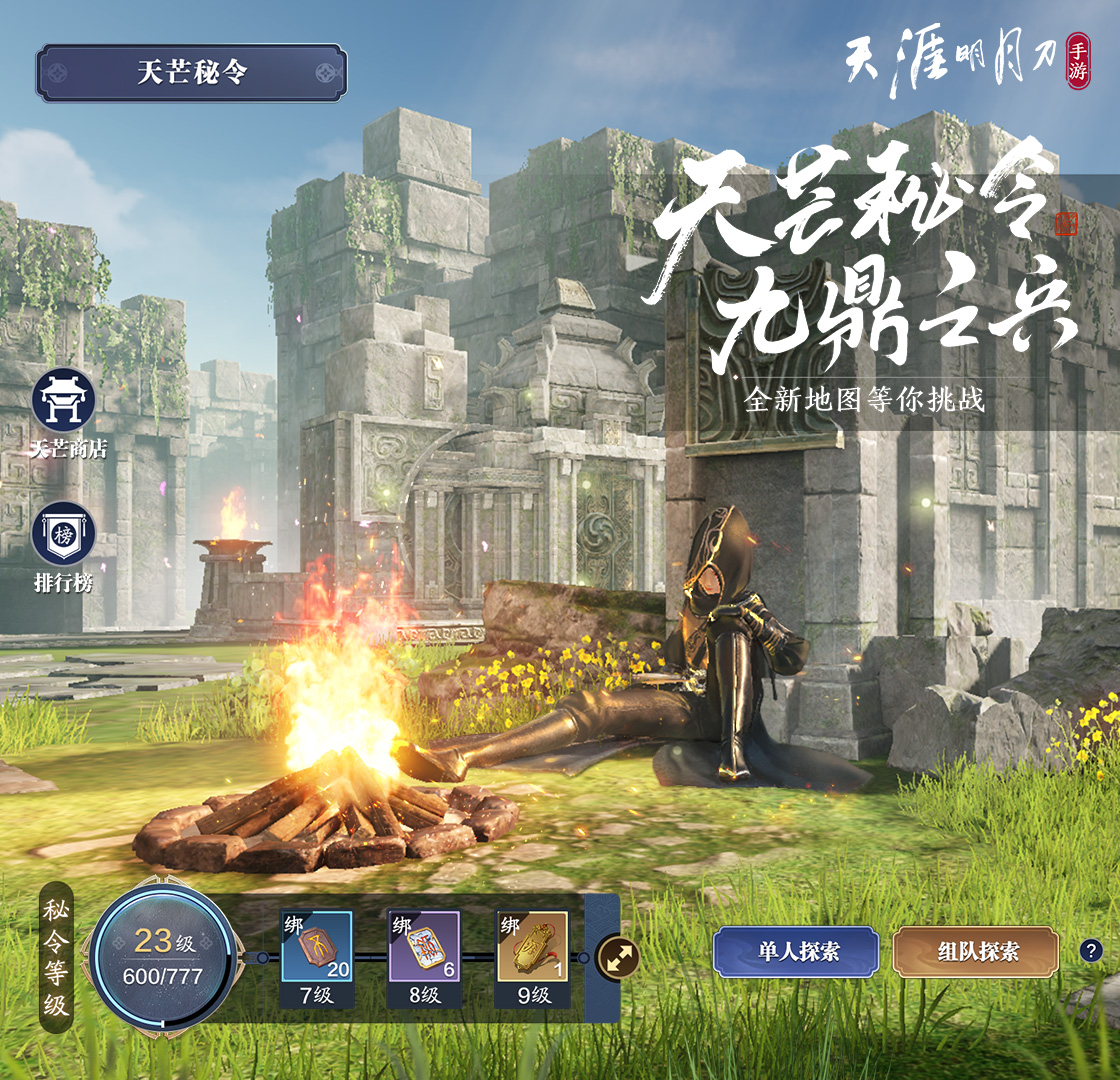Open the 排行榜 leaderboard icon

[63, 533]
